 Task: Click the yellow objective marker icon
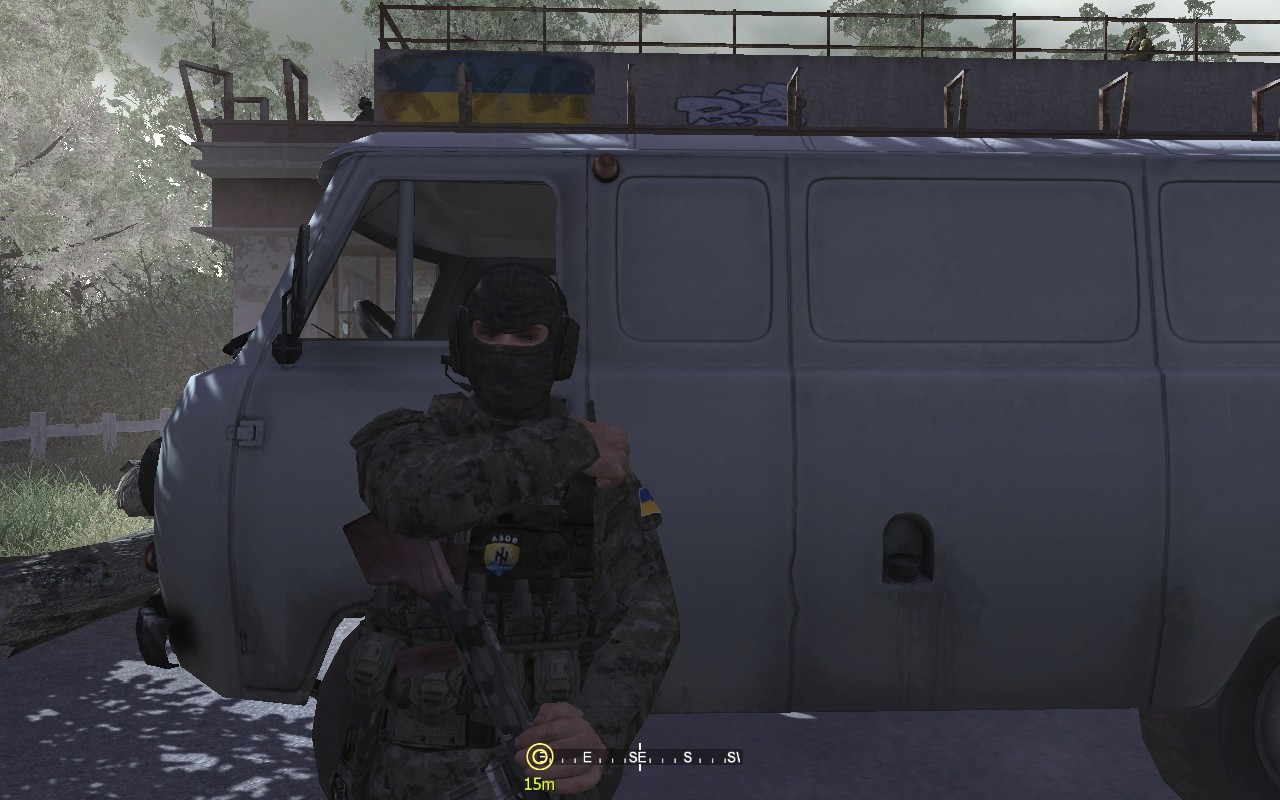point(540,755)
